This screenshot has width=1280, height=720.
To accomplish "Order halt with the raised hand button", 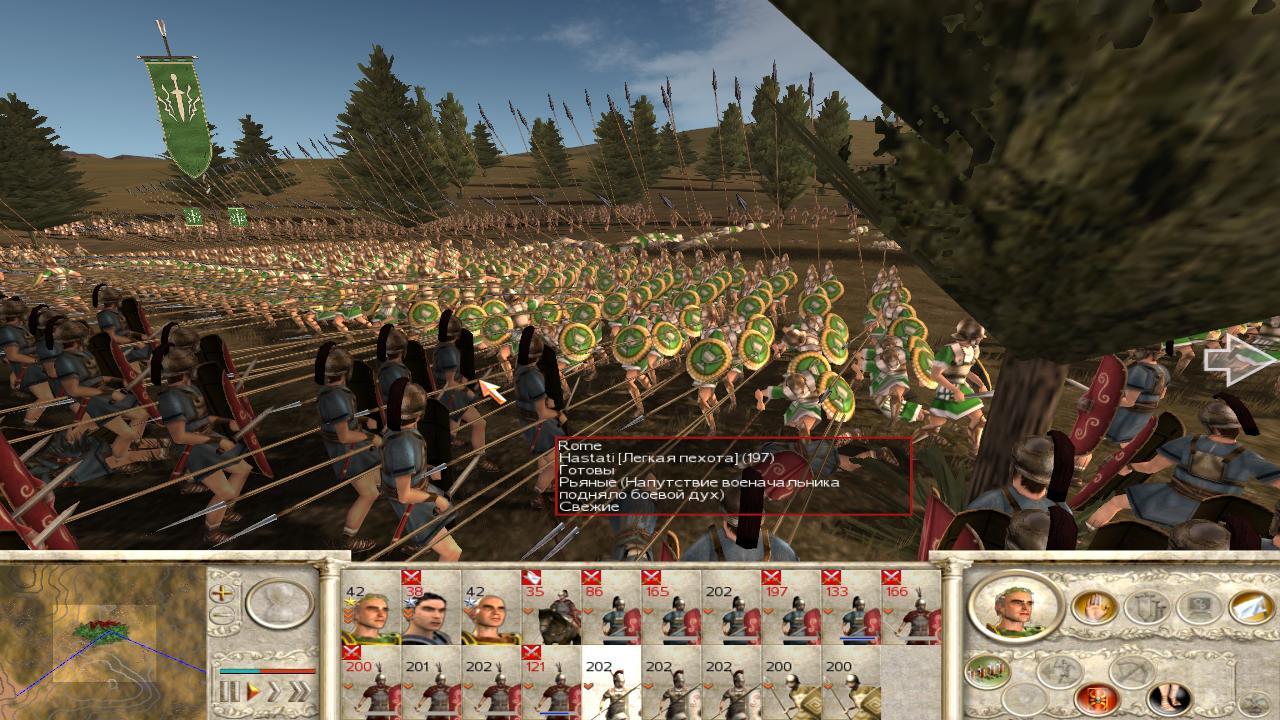I will [1094, 607].
